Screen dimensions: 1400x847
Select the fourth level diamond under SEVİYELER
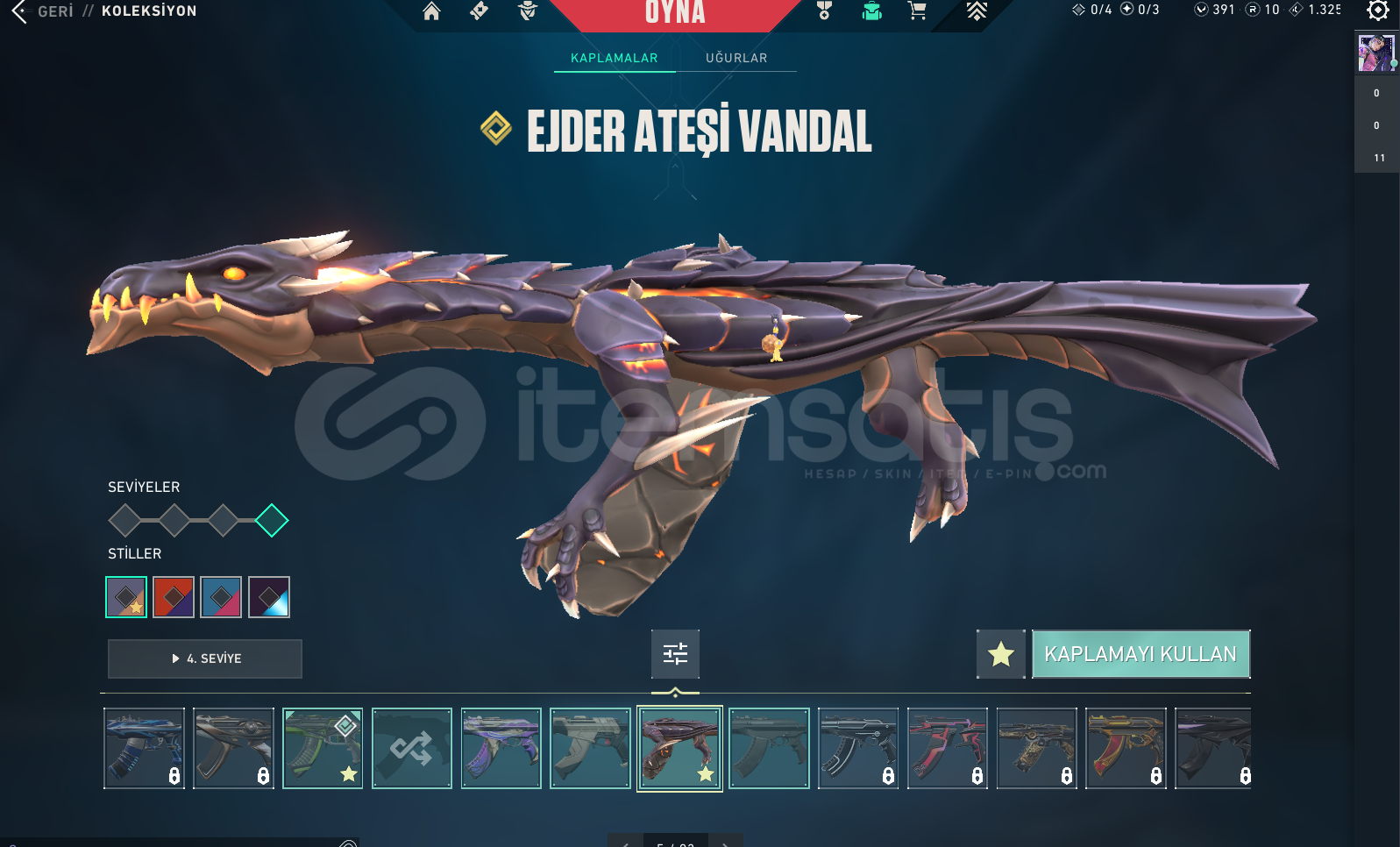pyautogui.click(x=272, y=520)
